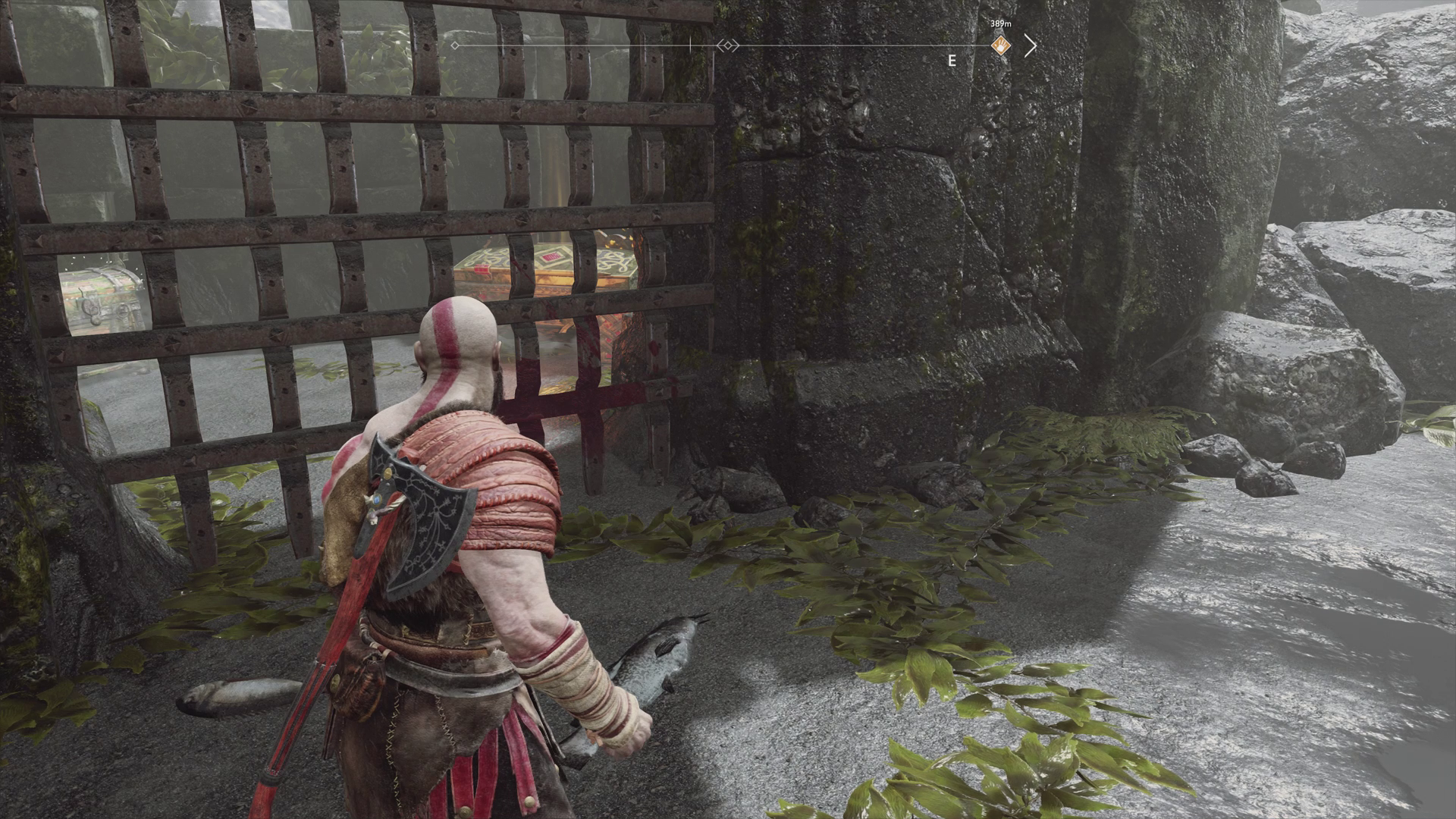This screenshot has width=1456, height=819.
Task: Click the diamond at the compass bar's left end
Action: pyautogui.click(x=454, y=45)
